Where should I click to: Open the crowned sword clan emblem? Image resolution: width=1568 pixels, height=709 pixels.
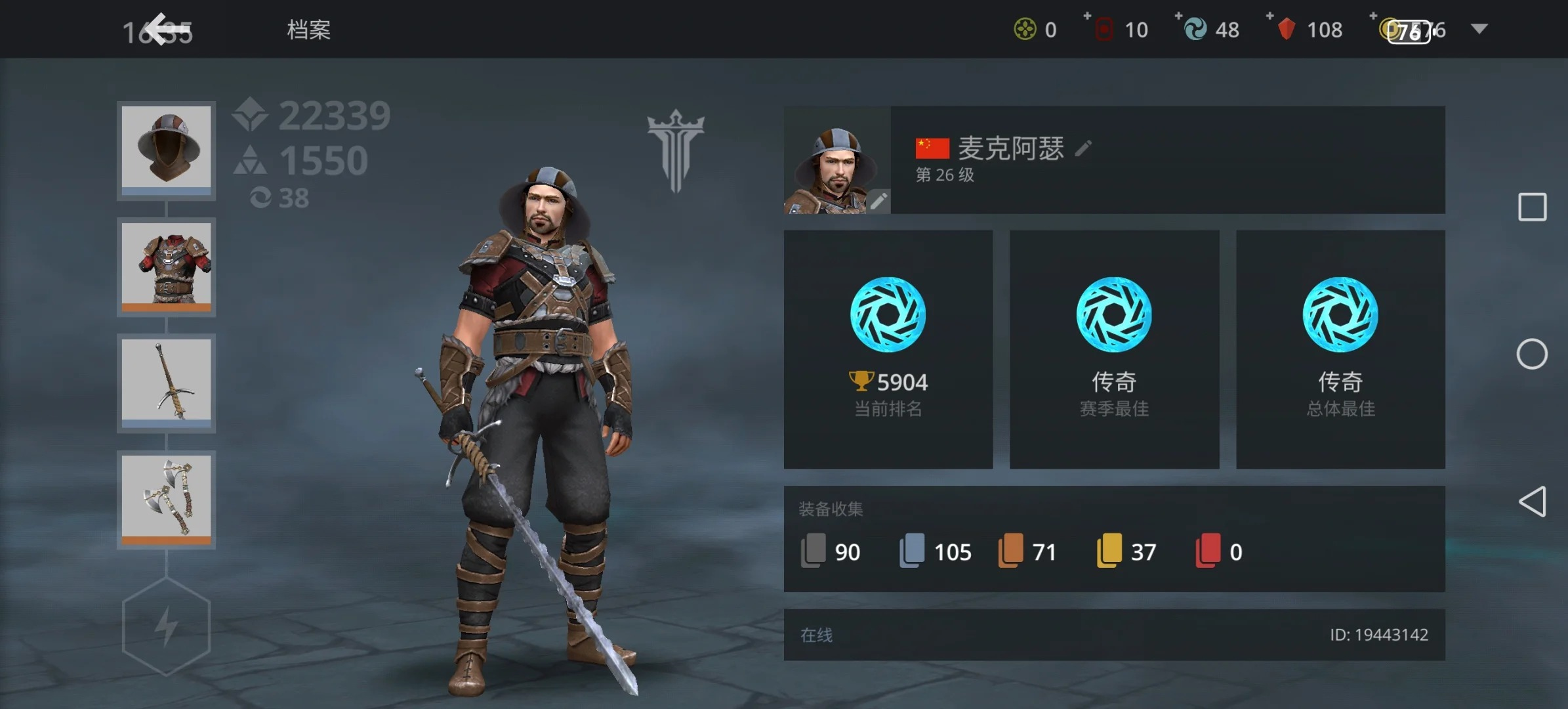(676, 151)
